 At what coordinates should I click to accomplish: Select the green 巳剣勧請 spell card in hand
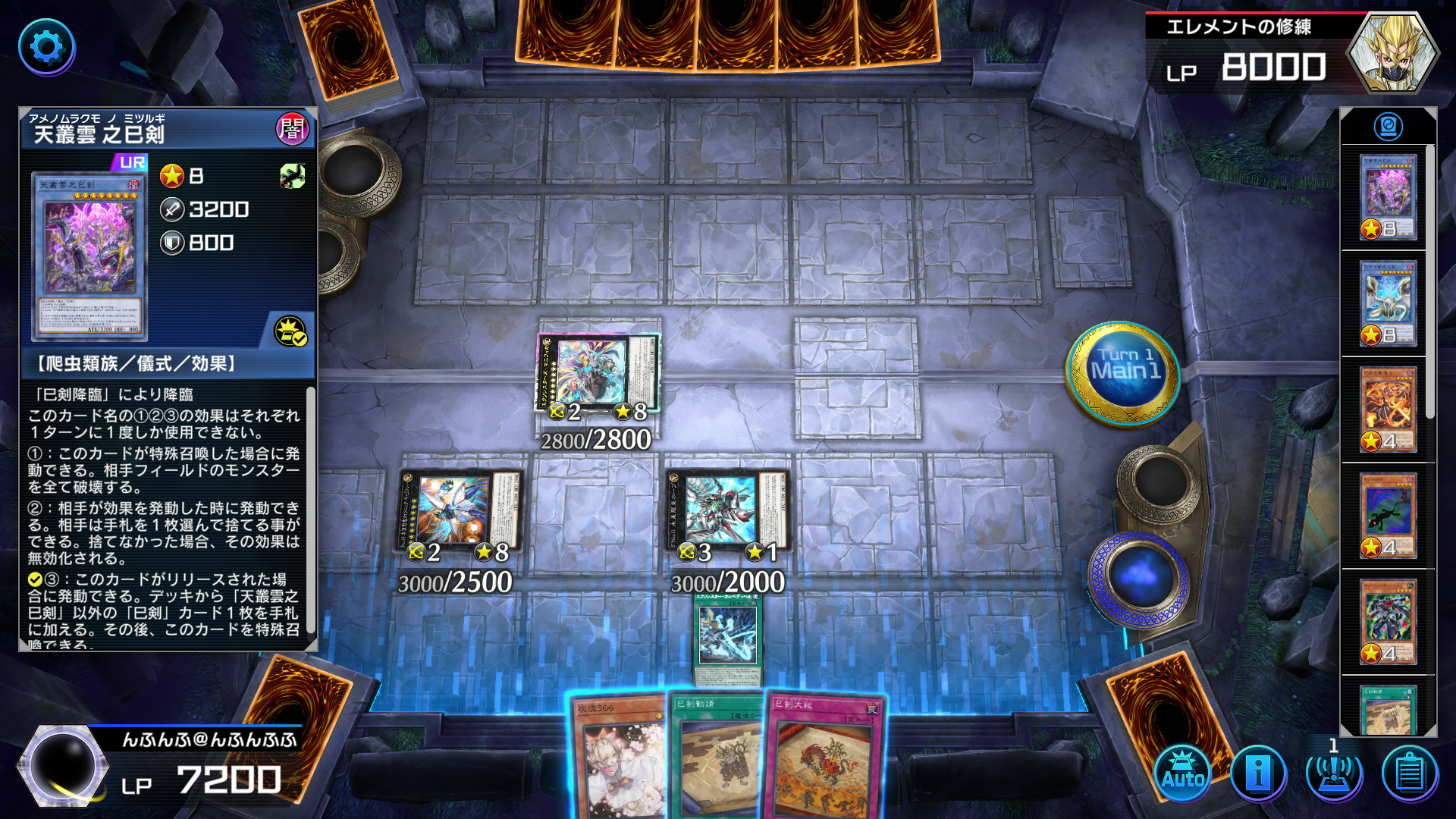717,758
